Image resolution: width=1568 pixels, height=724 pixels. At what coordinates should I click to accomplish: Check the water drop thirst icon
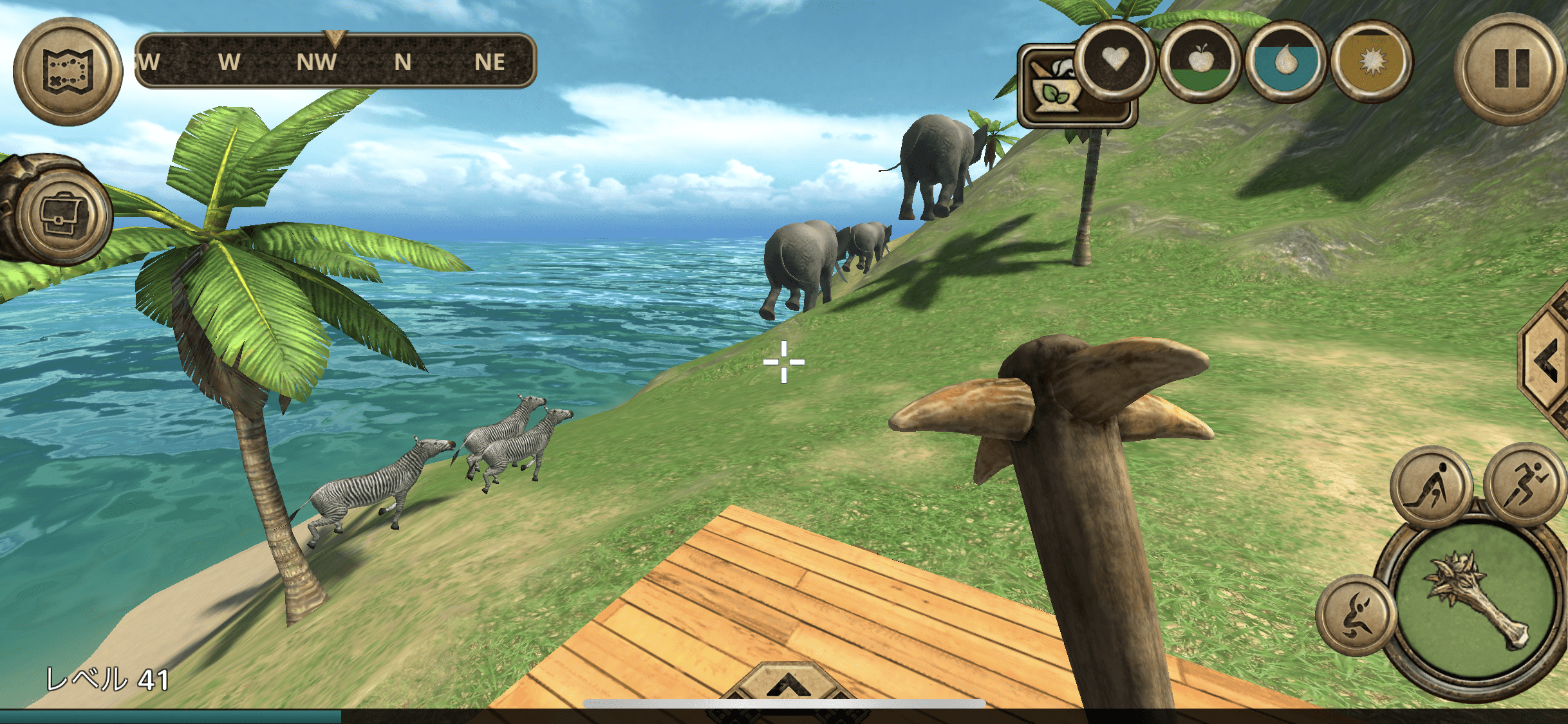pyautogui.click(x=1285, y=62)
